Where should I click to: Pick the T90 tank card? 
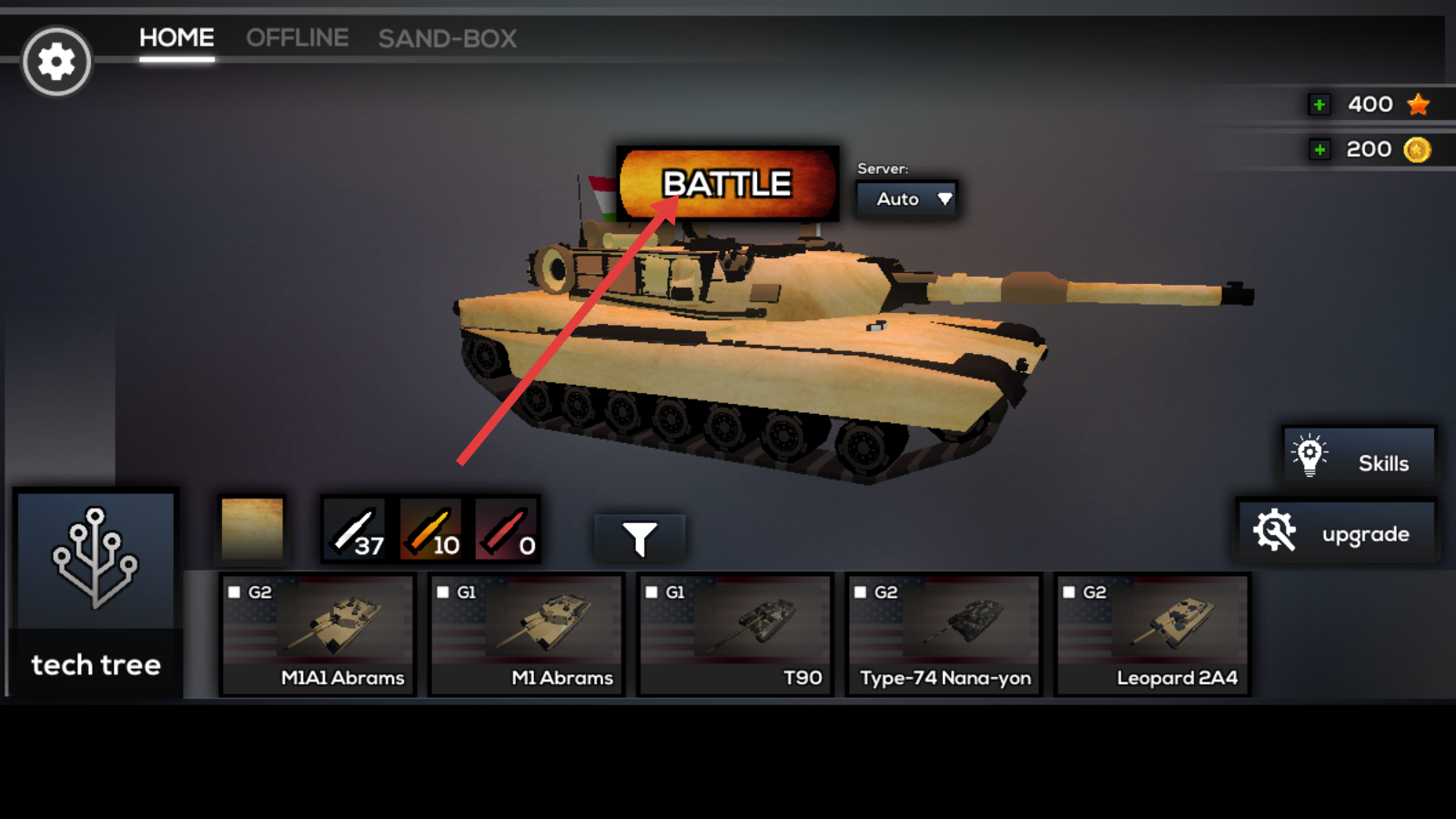[735, 634]
